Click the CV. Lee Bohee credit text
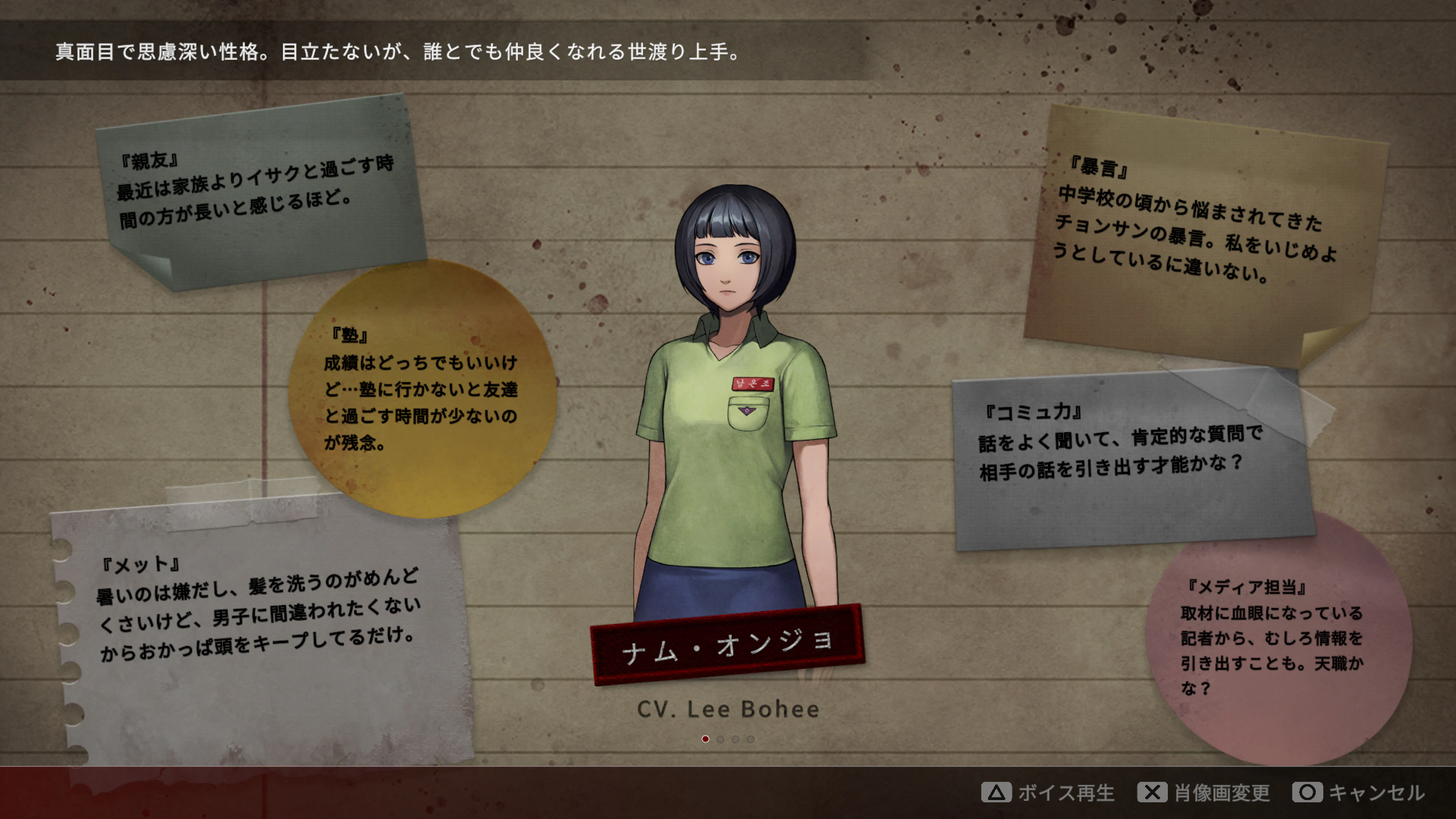 point(728,709)
